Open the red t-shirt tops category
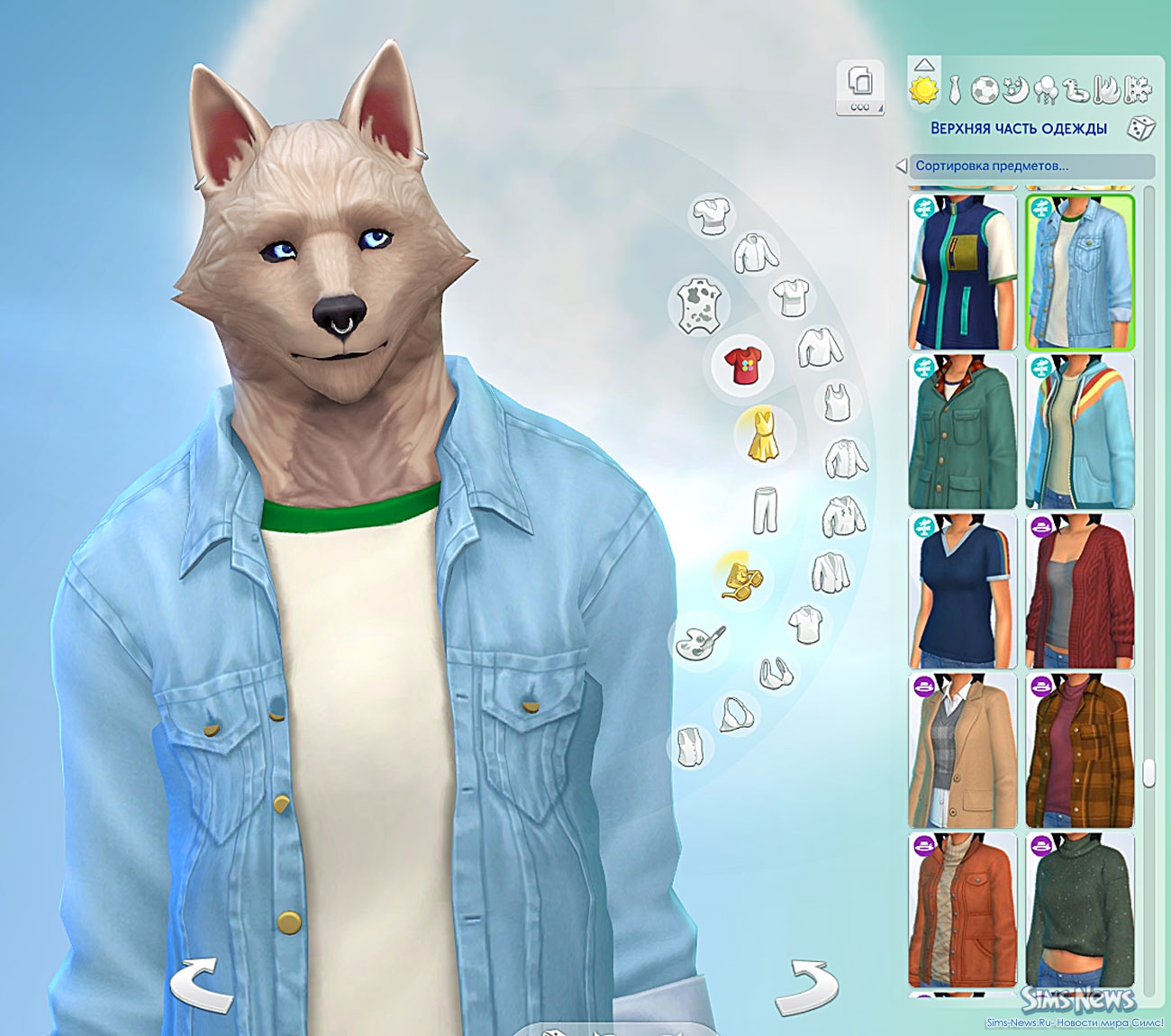The width and height of the screenshot is (1171, 1036). (743, 364)
